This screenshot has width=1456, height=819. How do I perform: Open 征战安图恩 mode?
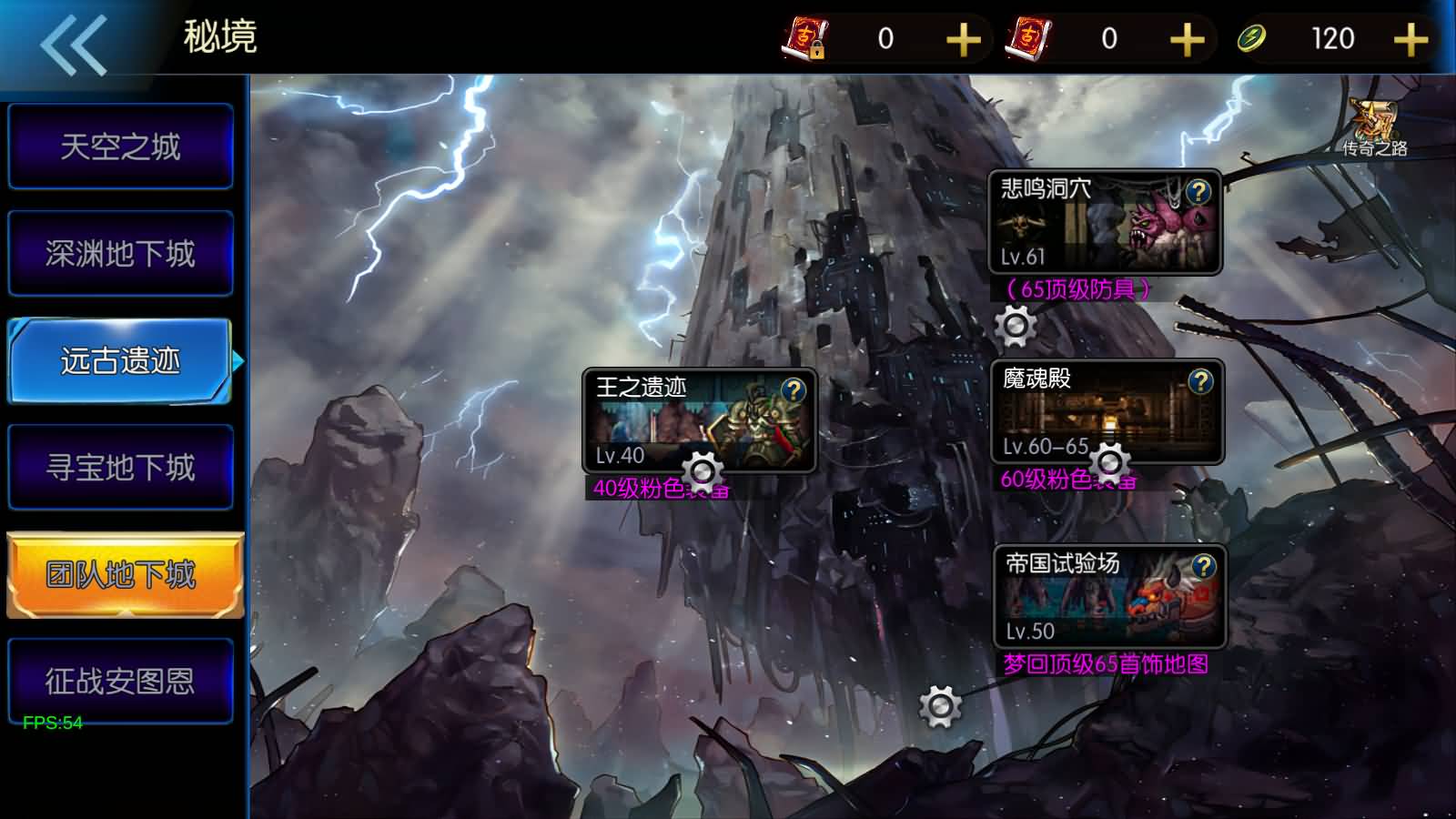[x=119, y=680]
